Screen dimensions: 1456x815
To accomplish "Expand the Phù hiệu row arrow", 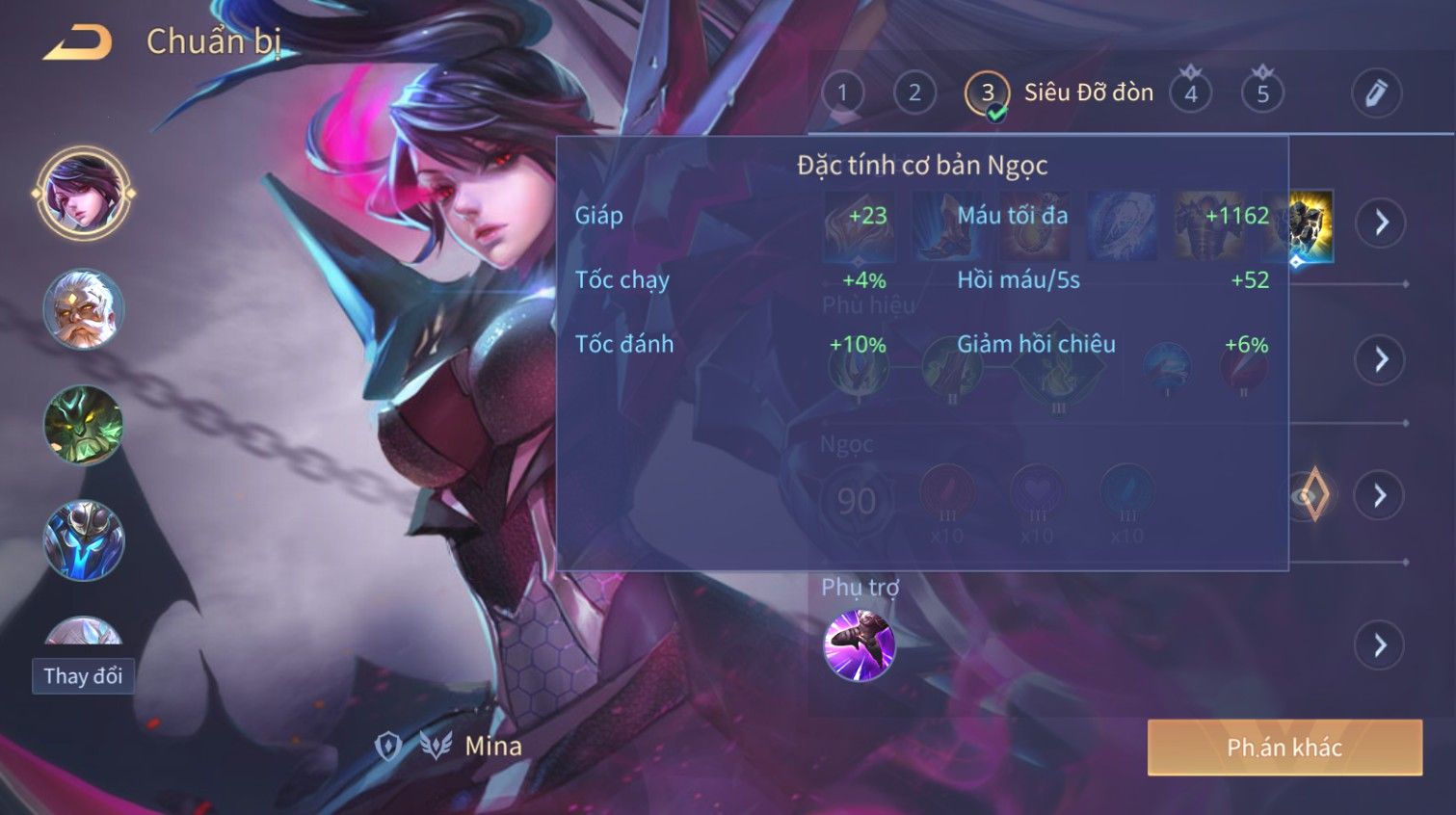I will coord(1381,359).
